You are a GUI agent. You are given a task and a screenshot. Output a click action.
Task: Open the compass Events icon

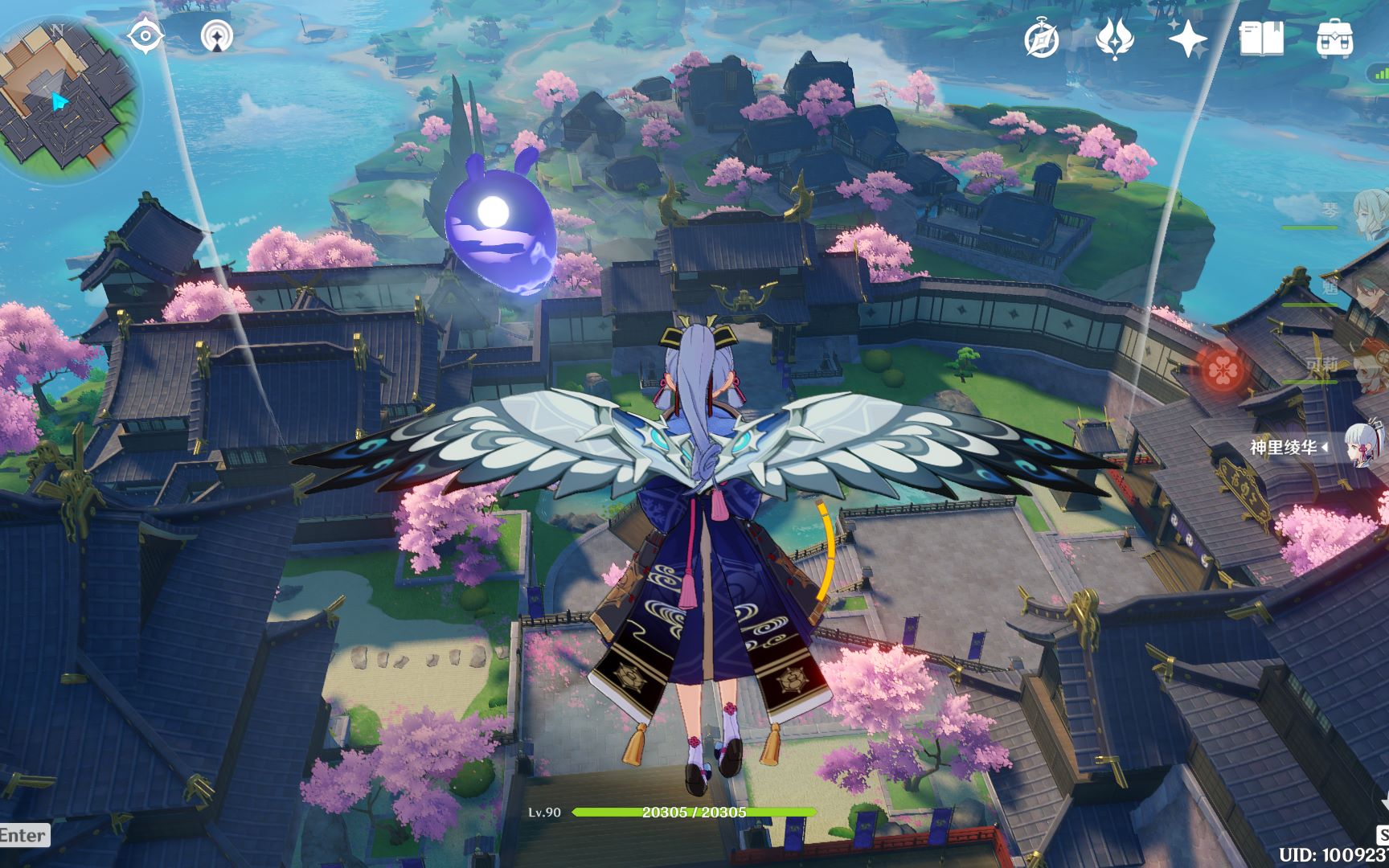[x=1042, y=39]
